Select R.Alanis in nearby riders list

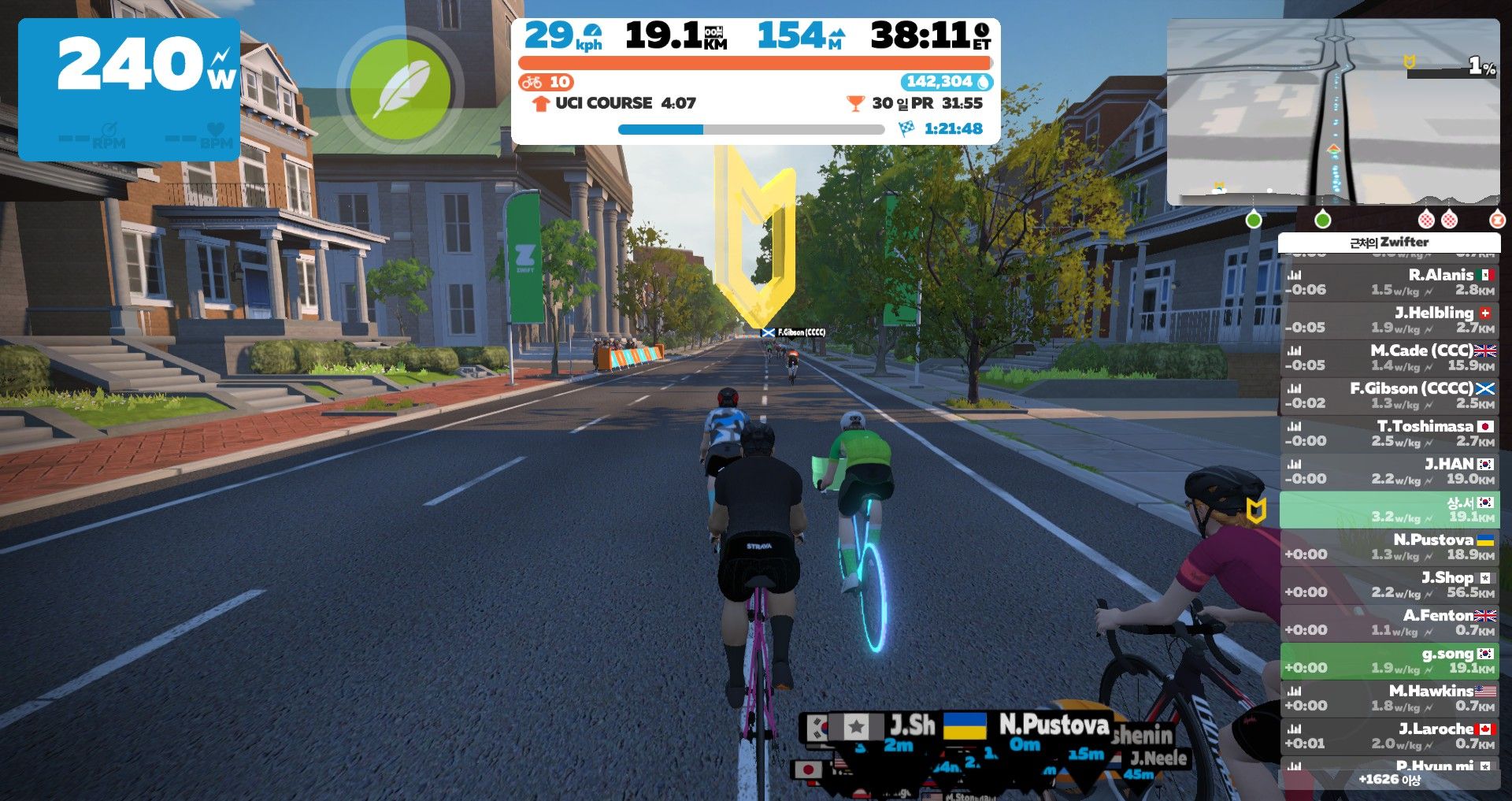click(1390, 282)
